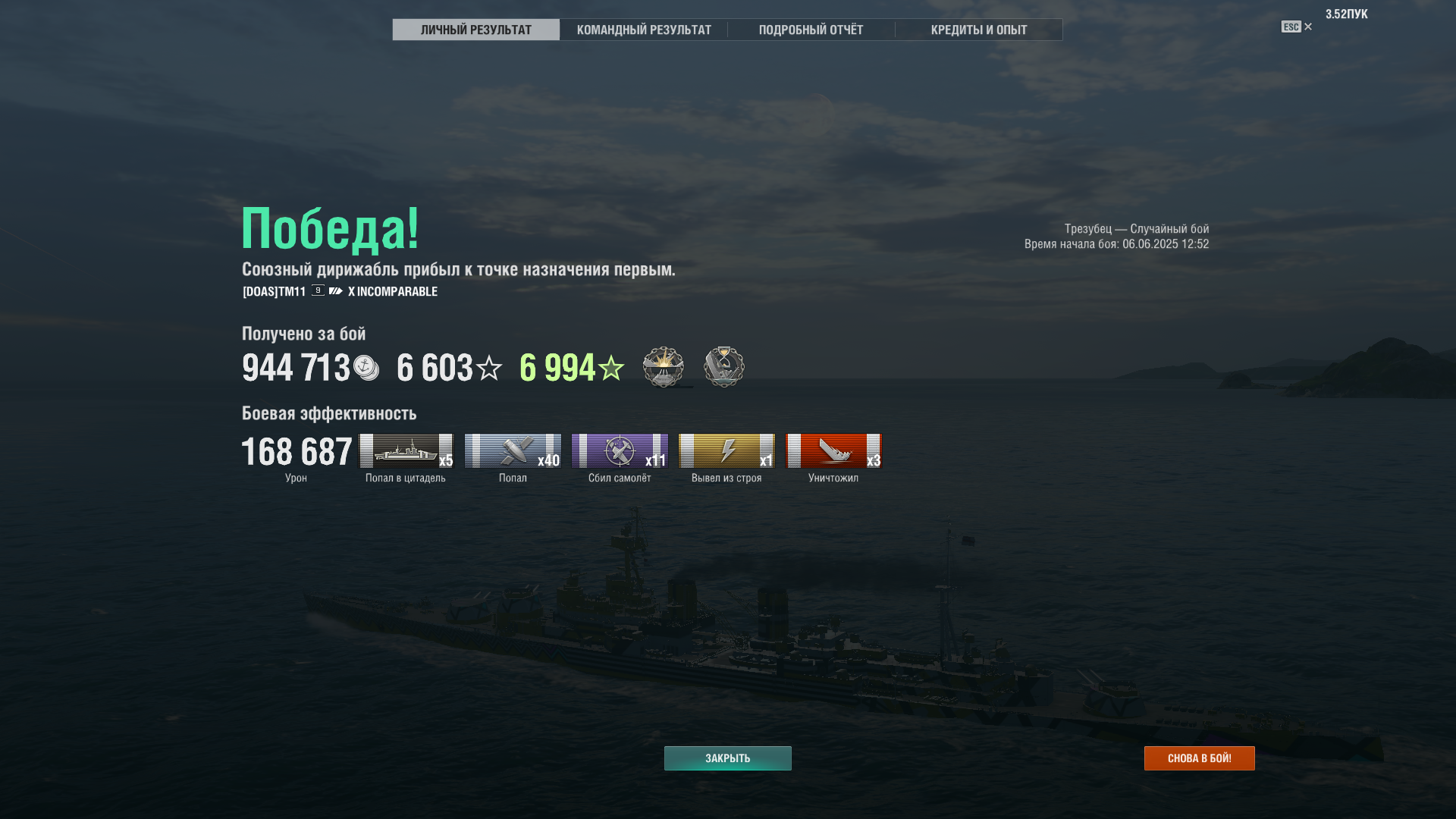This screenshot has height=819, width=1456.
Task: Inspect the explosion achievement medal
Action: 664,367
